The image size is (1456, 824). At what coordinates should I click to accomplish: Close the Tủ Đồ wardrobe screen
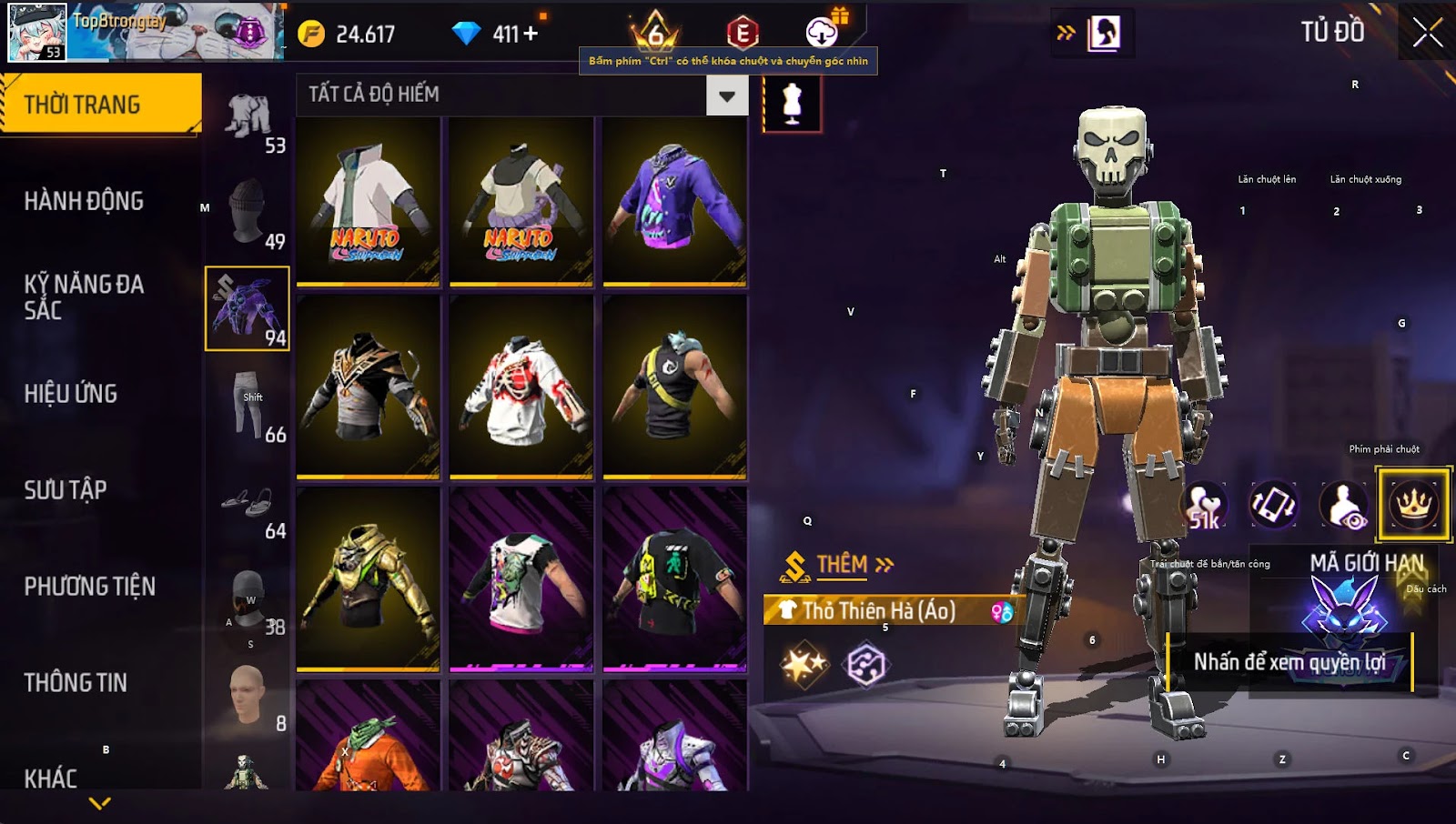click(x=1427, y=33)
